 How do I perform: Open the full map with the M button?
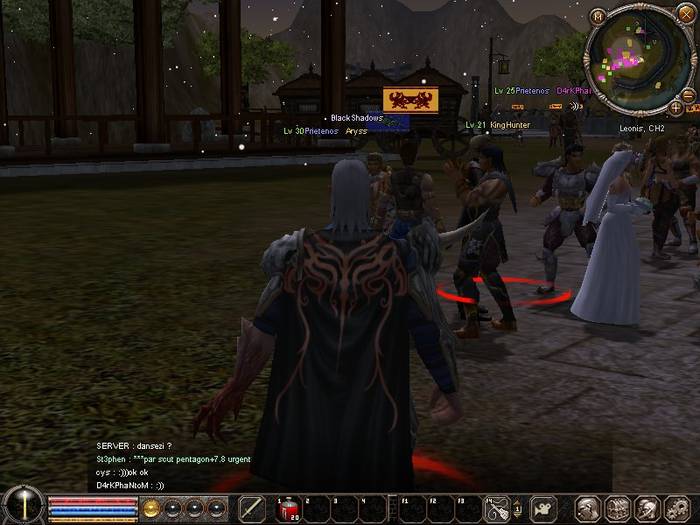[598, 15]
